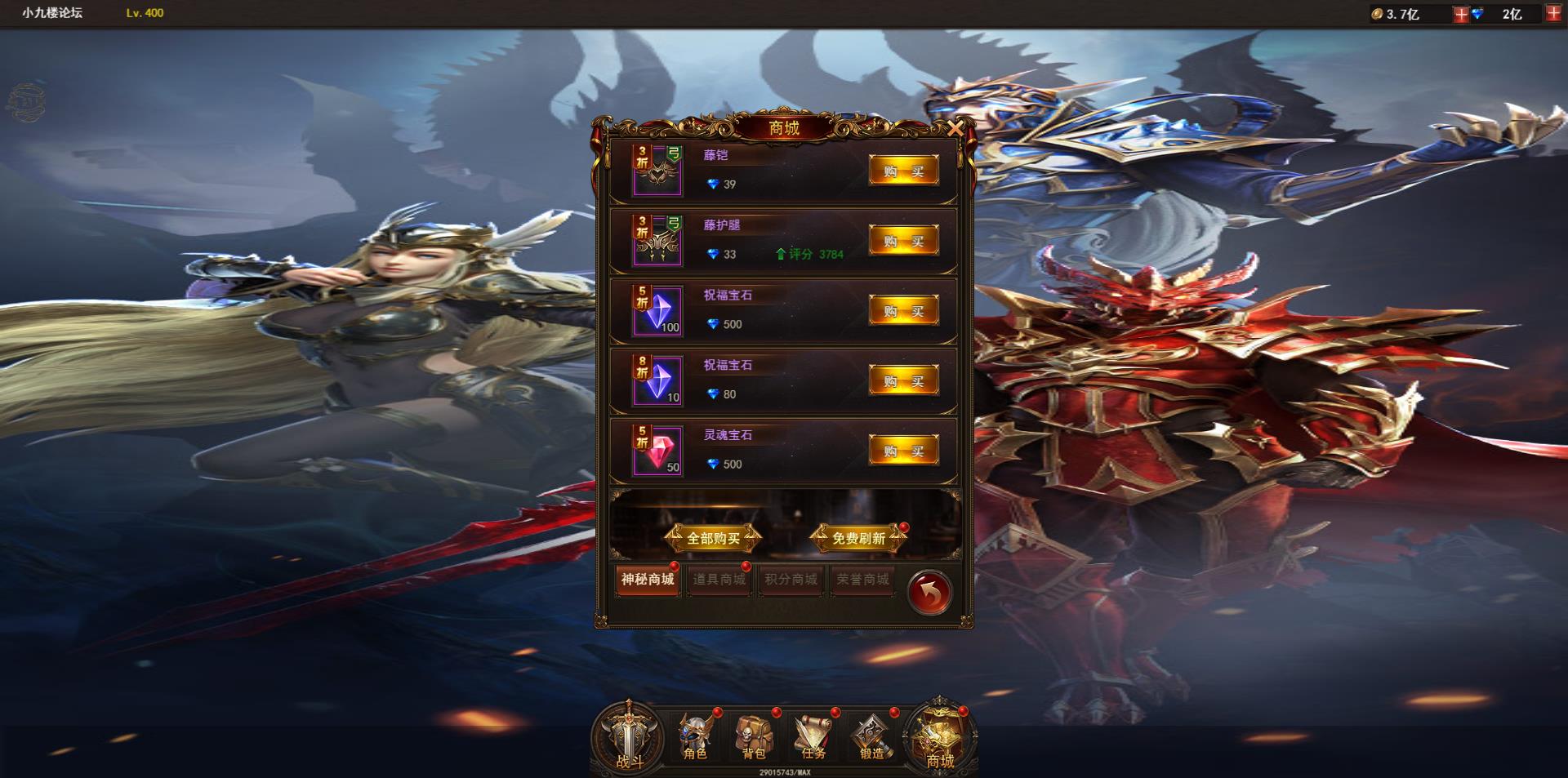
Task: Click the 藤铠 armor item thumbnail
Action: [x=659, y=169]
